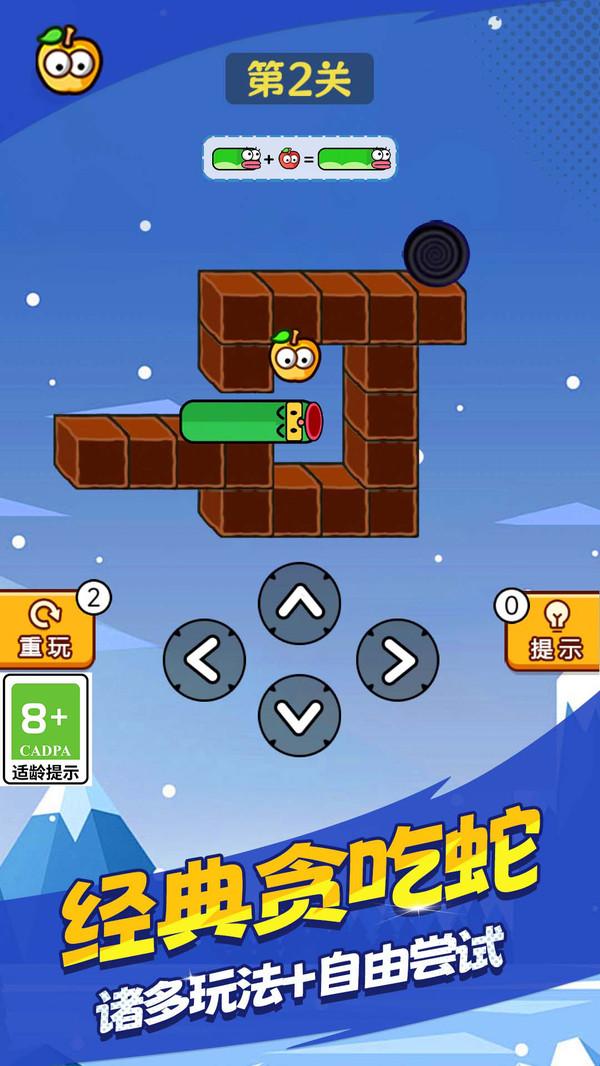
Task: Click the orange fruit icon in the corner
Action: pyautogui.click(x=68, y=60)
